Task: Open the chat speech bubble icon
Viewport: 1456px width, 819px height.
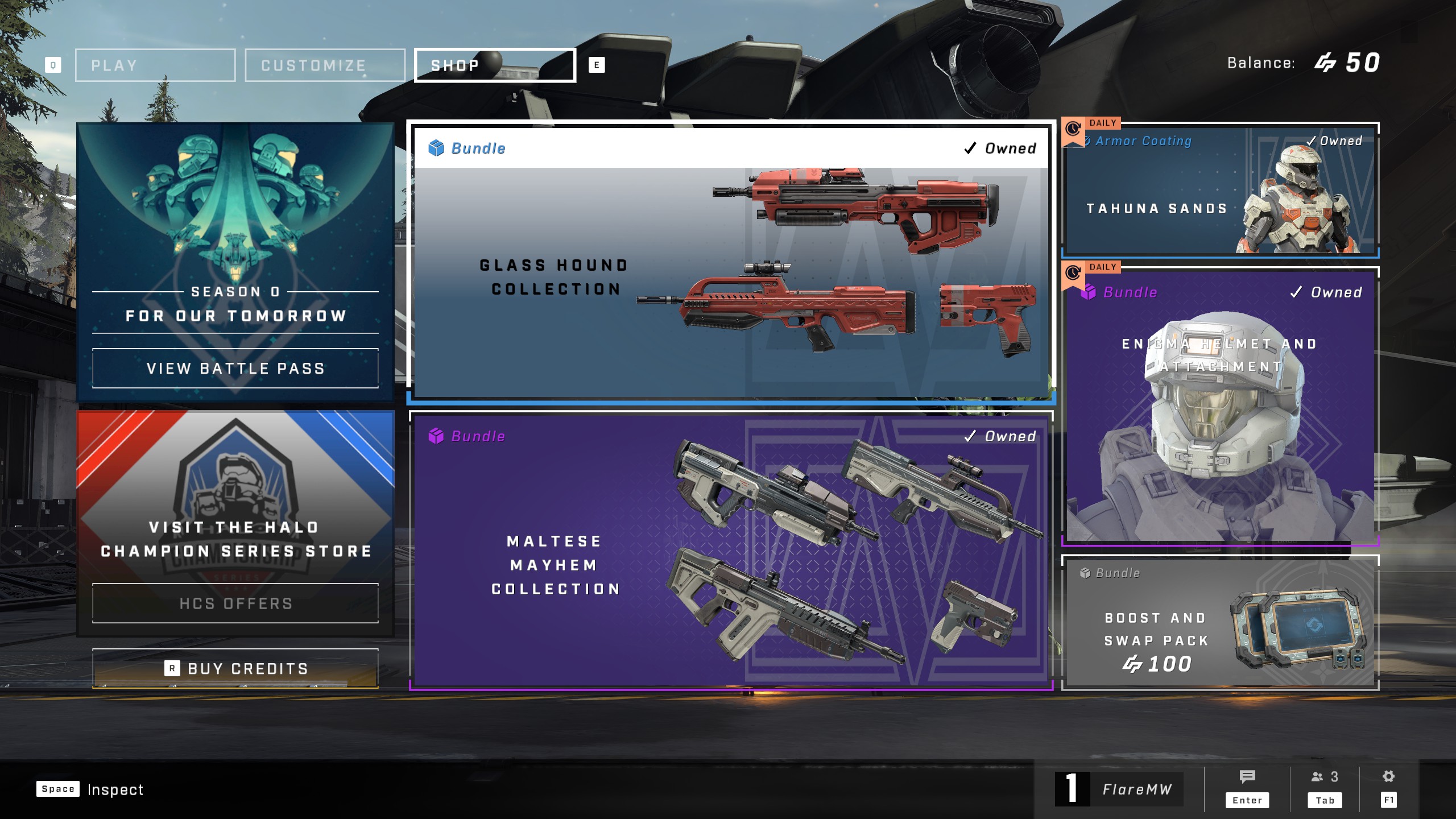Action: tap(1247, 777)
